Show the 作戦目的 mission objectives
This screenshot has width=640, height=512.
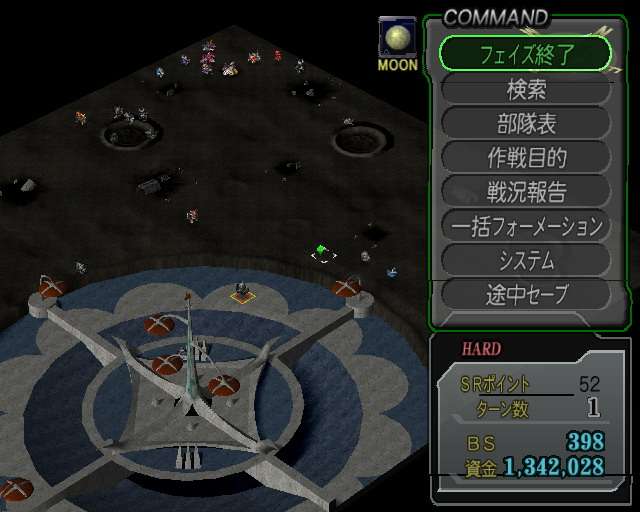[525, 157]
